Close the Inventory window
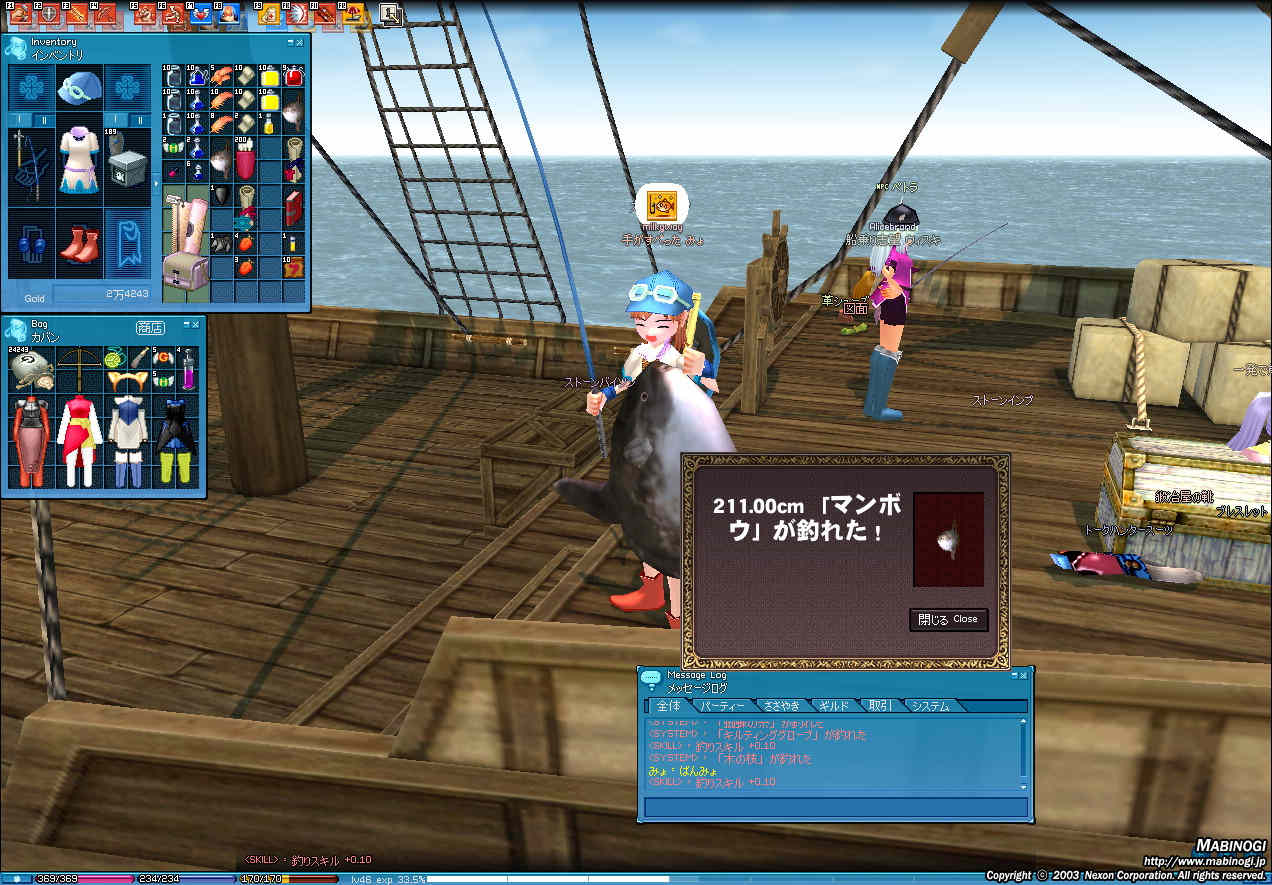This screenshot has width=1272, height=885. pos(301,42)
